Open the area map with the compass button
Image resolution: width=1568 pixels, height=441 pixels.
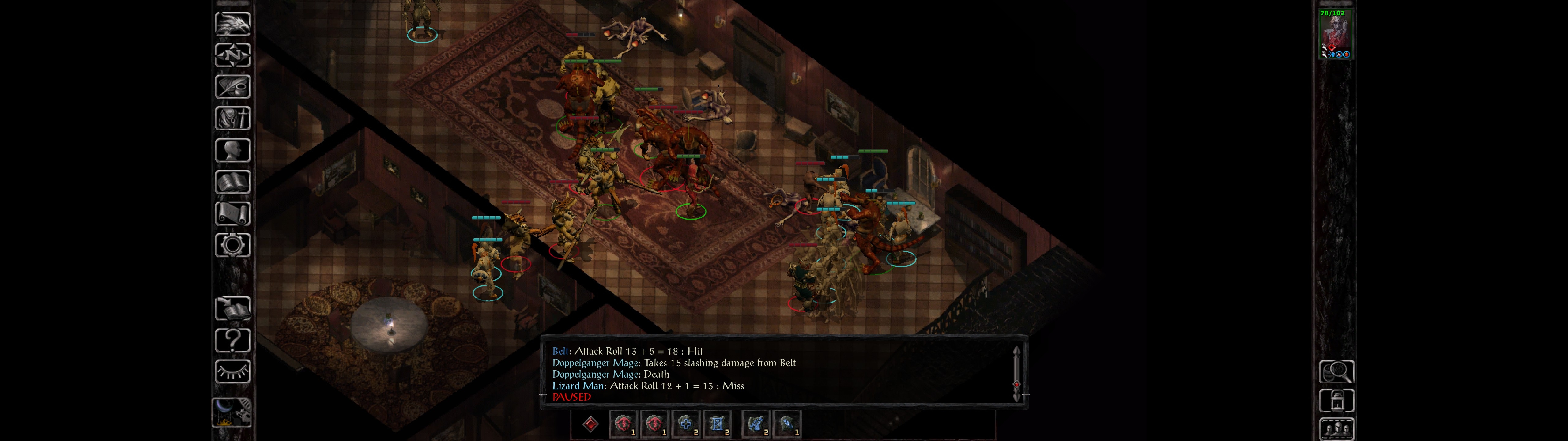tap(232, 55)
